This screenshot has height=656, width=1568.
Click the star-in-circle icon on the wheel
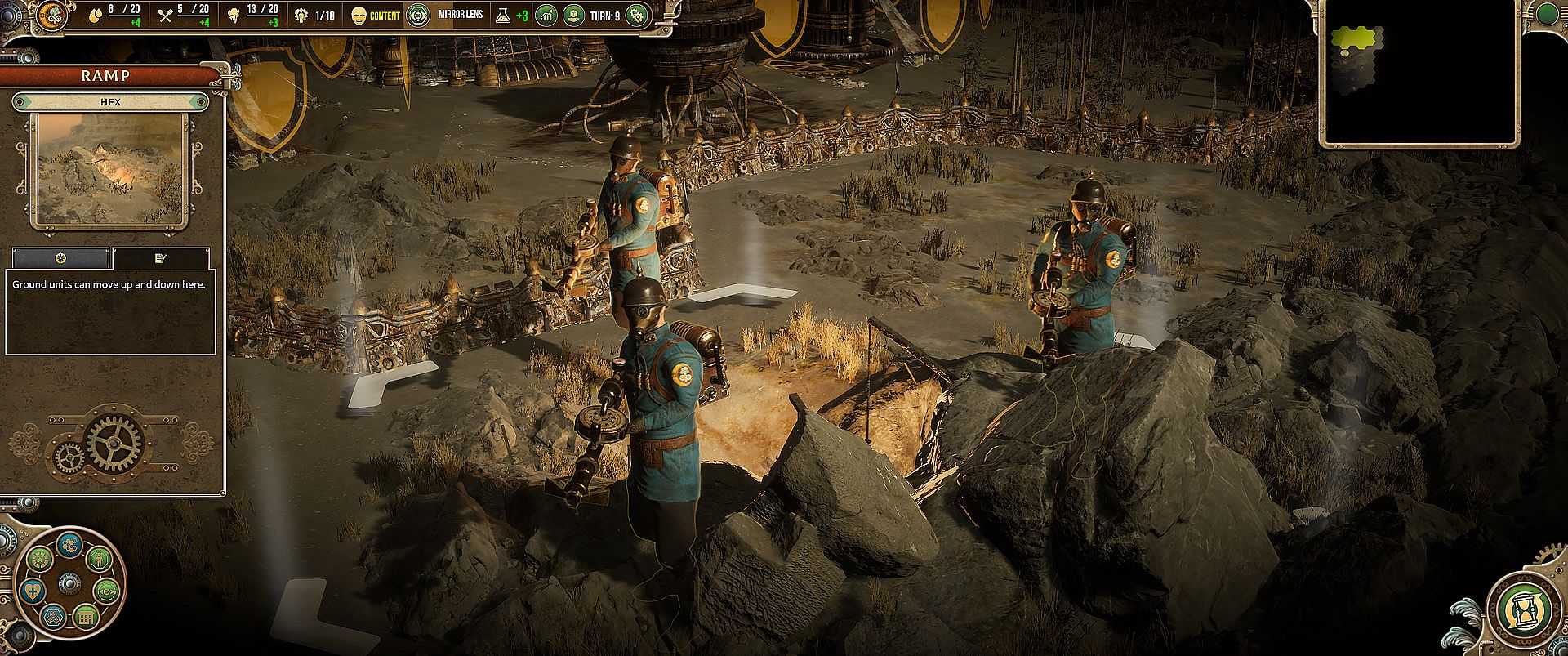(39, 560)
